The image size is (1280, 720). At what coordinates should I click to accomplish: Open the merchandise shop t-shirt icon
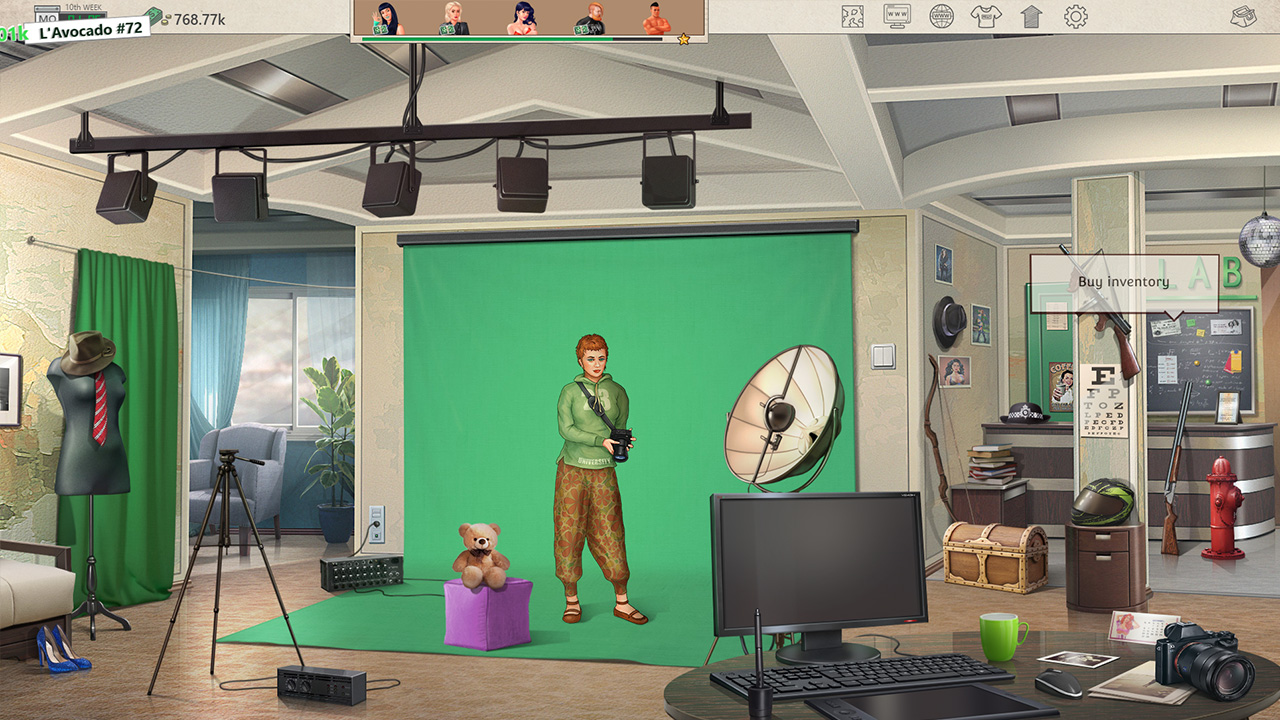point(985,15)
